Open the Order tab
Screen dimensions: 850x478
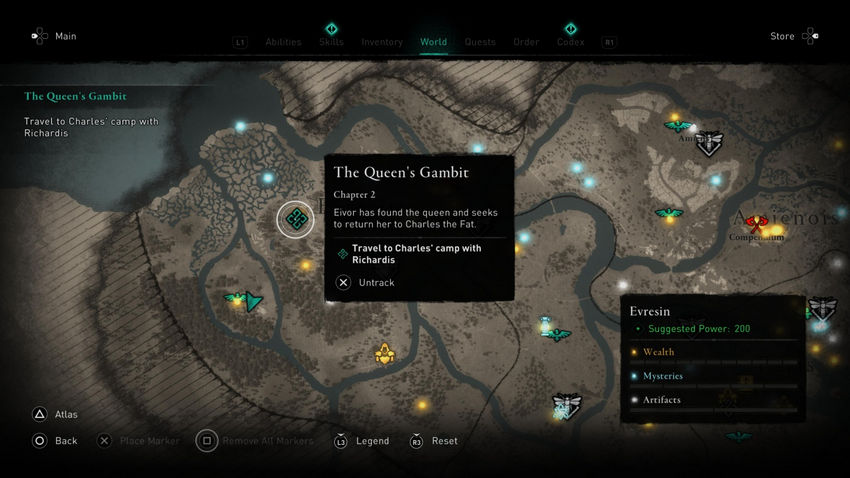pyautogui.click(x=526, y=42)
